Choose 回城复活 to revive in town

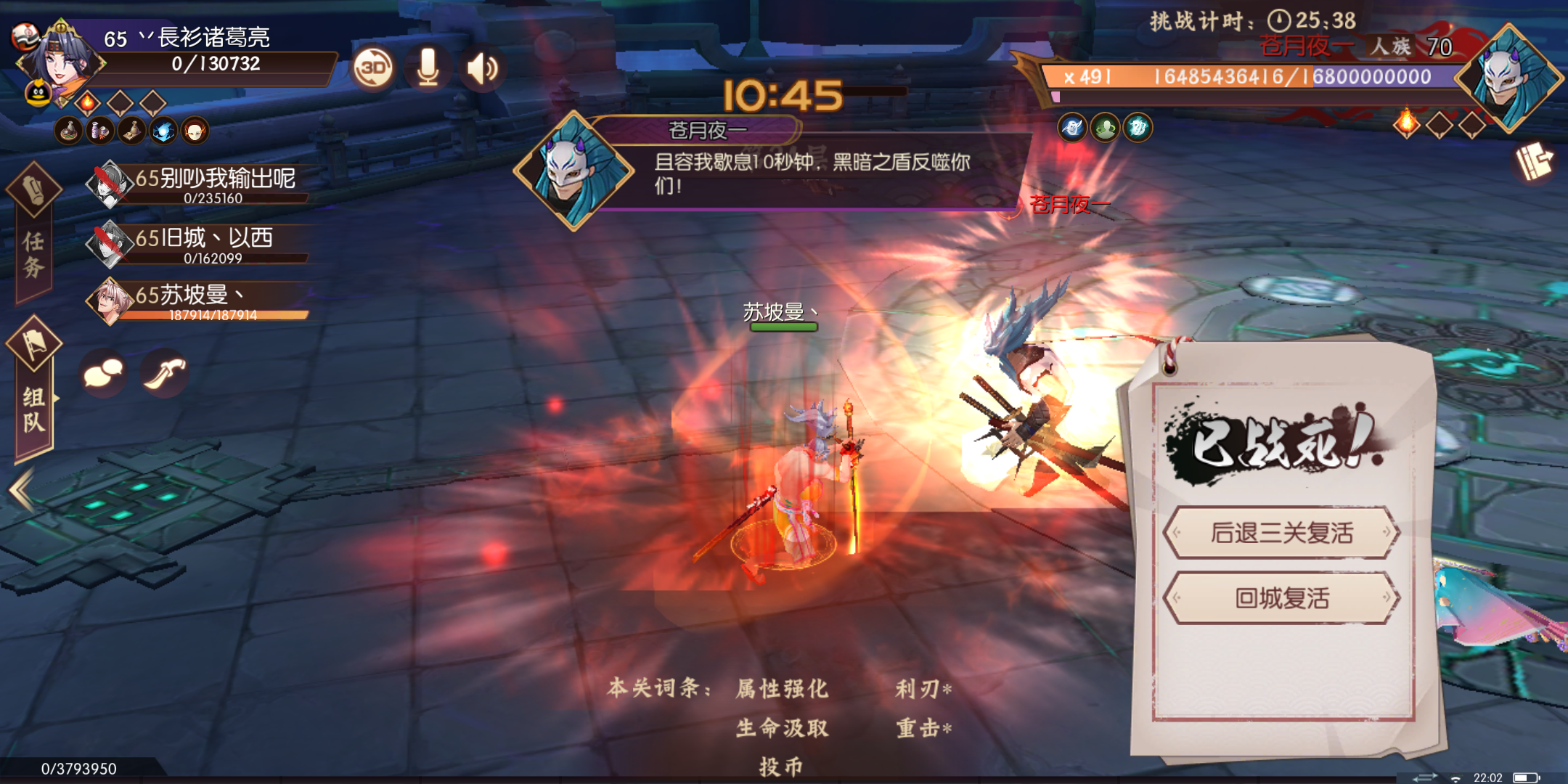(x=1283, y=598)
